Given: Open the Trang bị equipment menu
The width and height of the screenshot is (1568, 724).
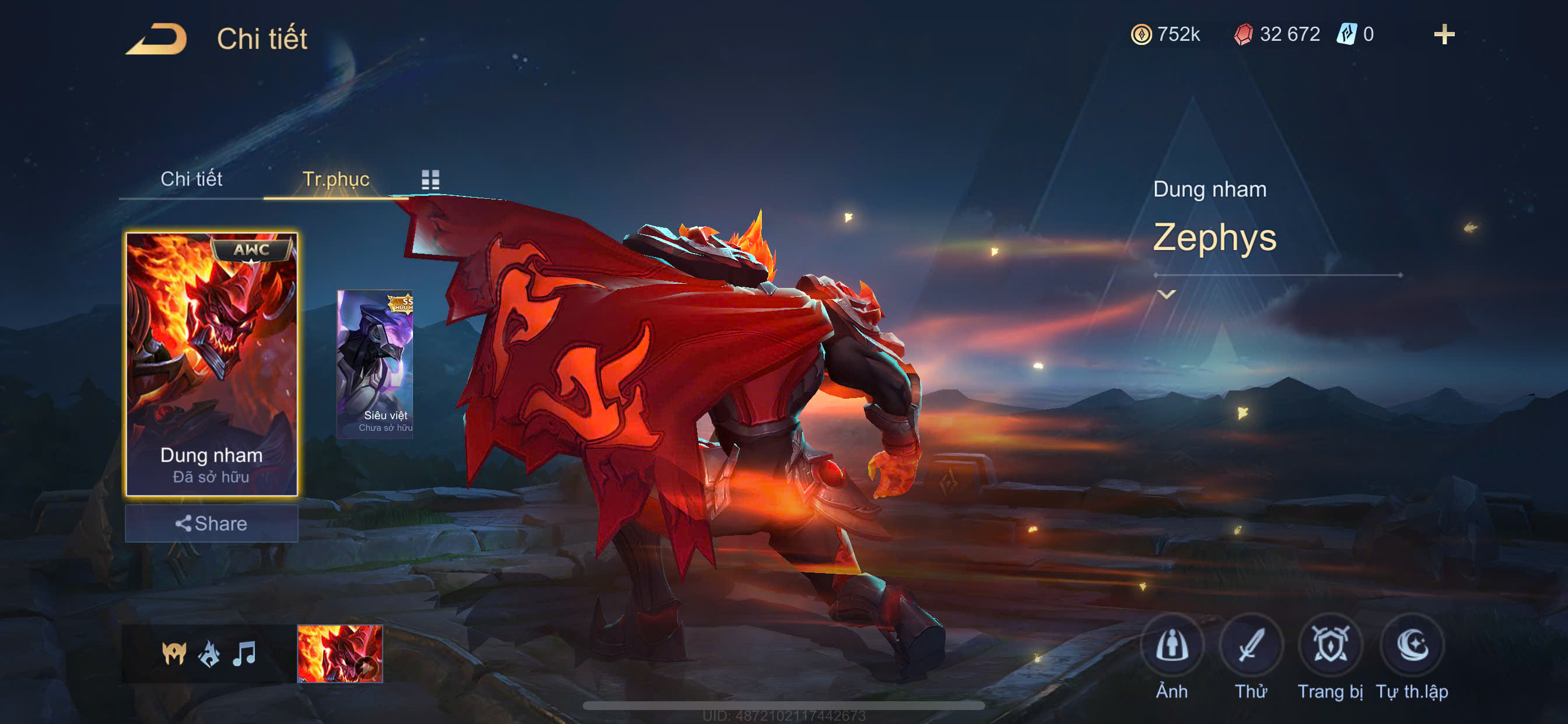Looking at the screenshot, I should click(1330, 645).
